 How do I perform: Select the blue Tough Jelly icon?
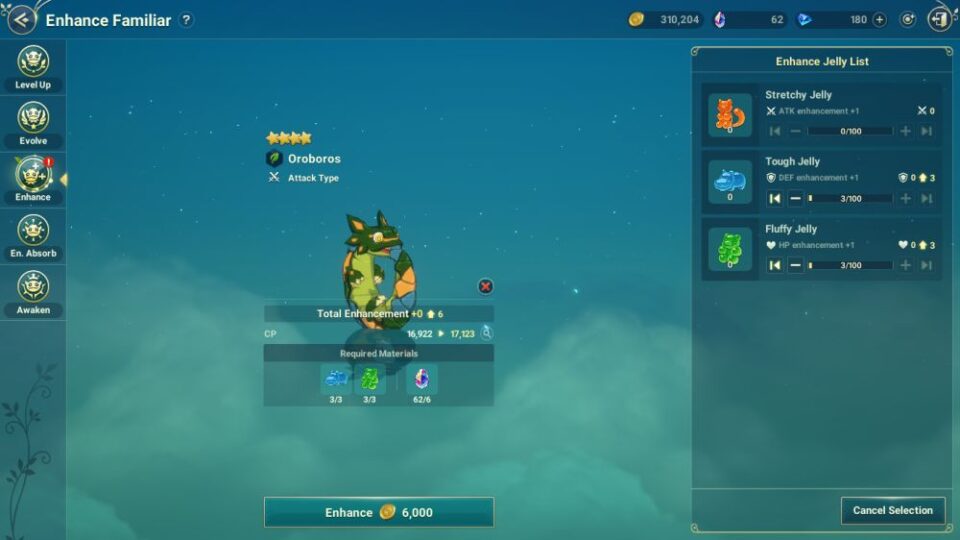730,182
